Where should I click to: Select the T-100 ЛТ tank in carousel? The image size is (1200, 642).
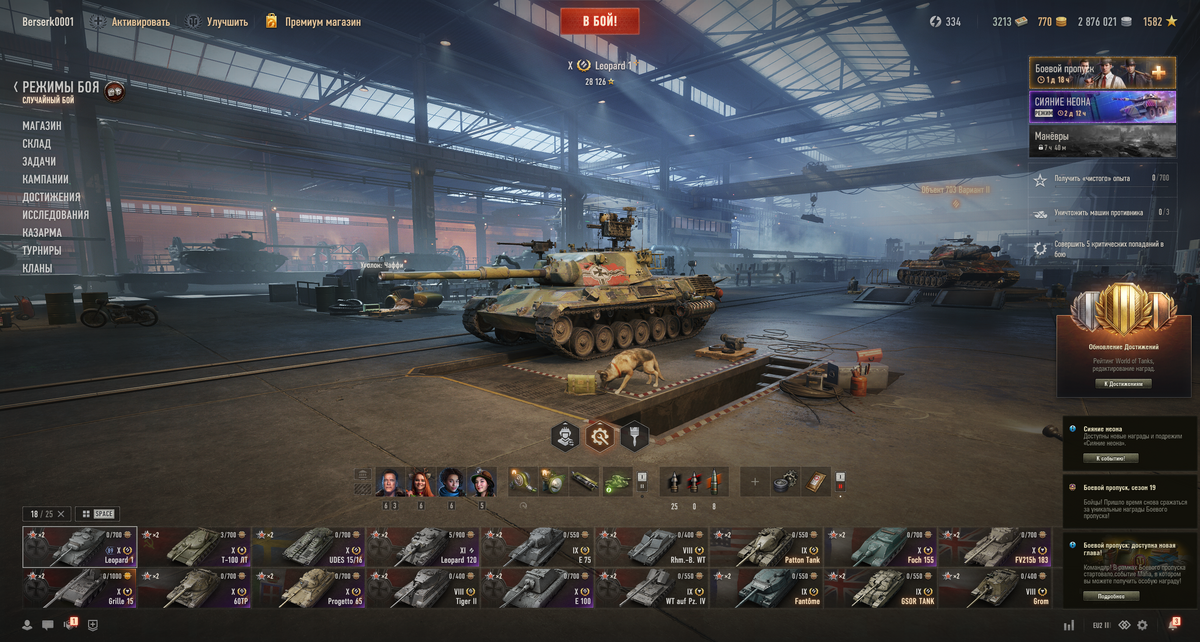click(x=194, y=547)
